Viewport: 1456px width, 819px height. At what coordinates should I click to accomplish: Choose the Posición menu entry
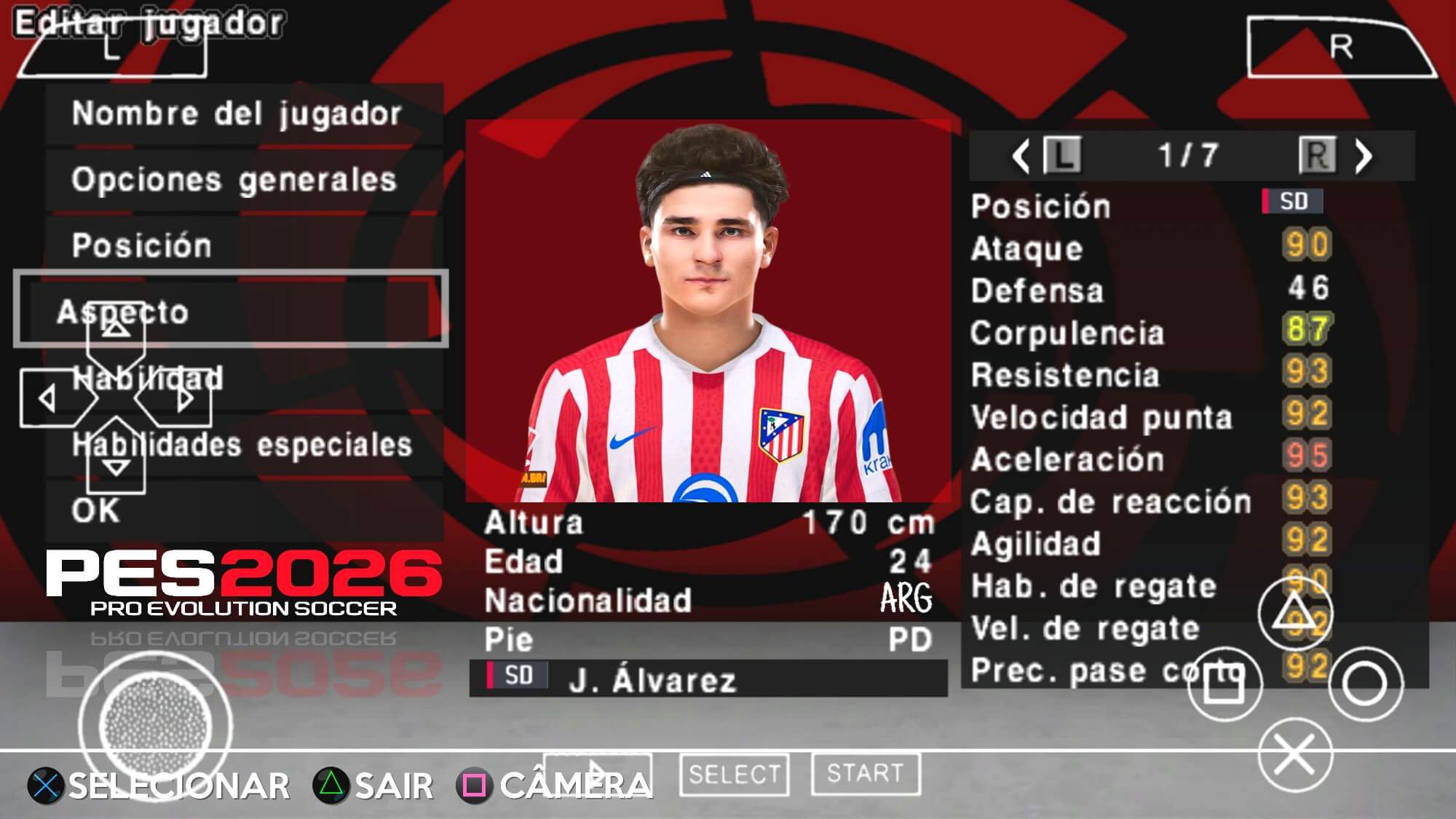(x=142, y=245)
